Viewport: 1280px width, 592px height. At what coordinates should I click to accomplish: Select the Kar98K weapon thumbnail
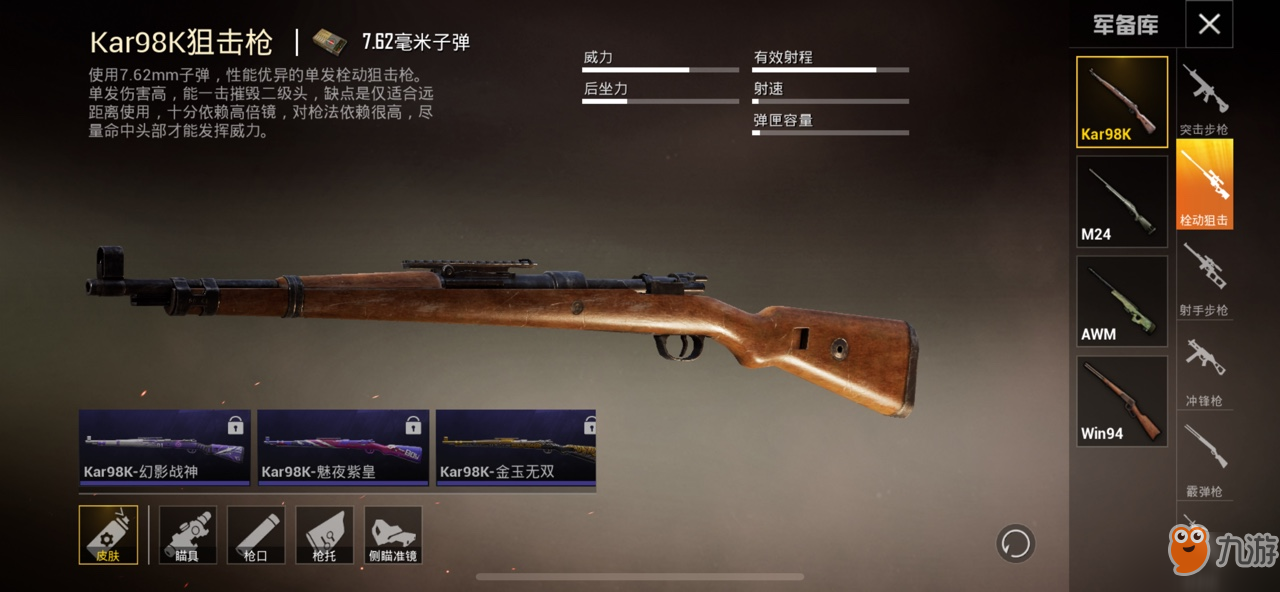tap(1121, 102)
